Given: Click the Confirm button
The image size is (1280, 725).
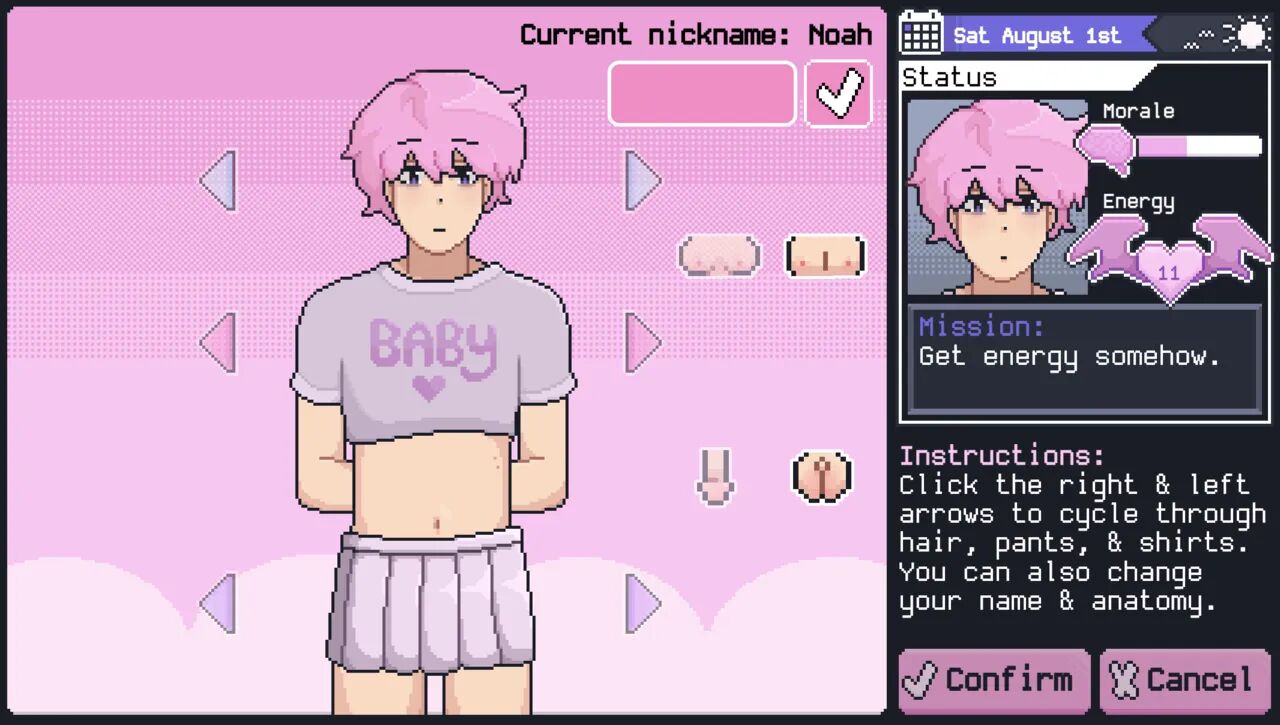Looking at the screenshot, I should 993,681.
